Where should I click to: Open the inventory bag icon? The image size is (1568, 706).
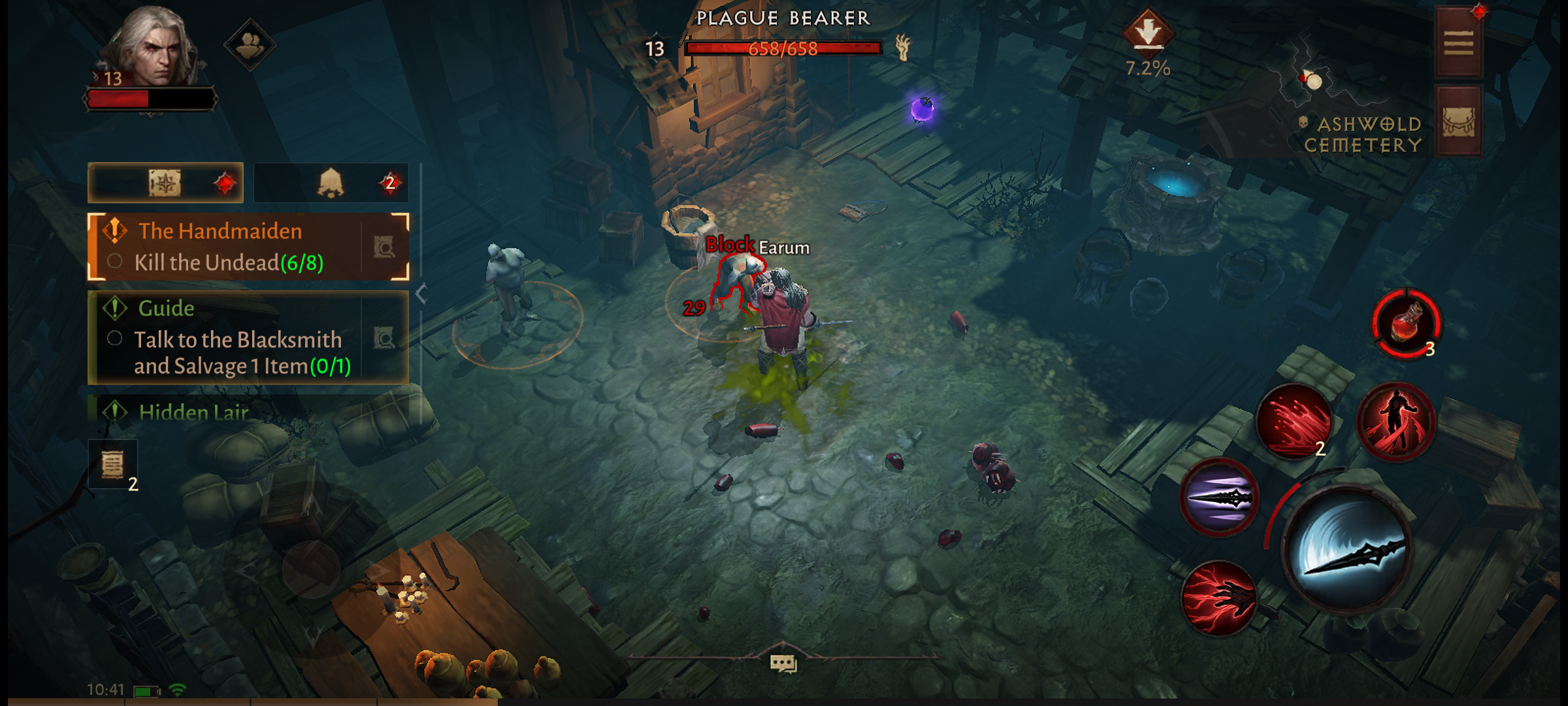click(x=1458, y=122)
